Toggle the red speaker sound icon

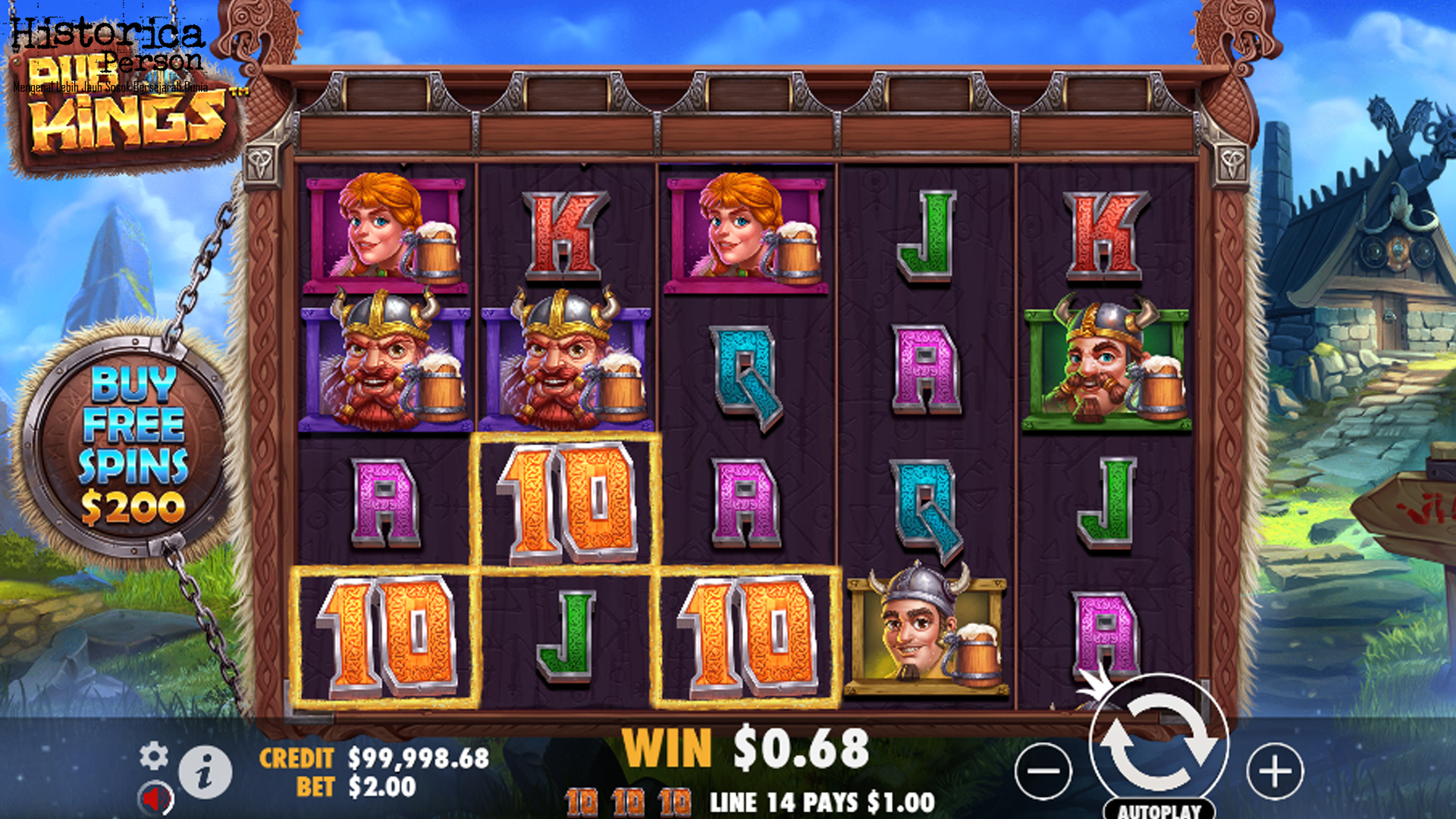tap(156, 799)
